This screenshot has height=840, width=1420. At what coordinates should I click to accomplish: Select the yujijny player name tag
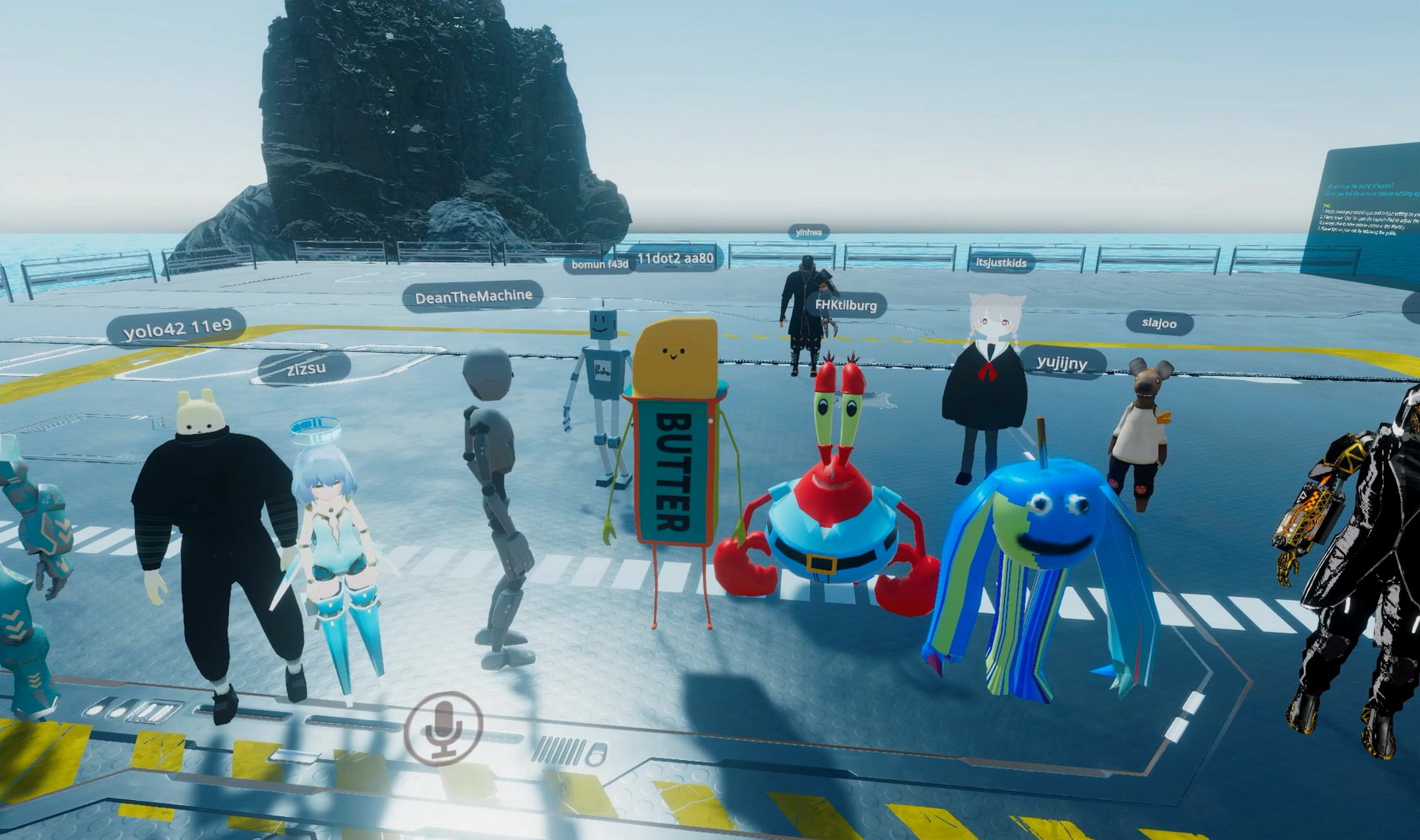[x=1062, y=362]
